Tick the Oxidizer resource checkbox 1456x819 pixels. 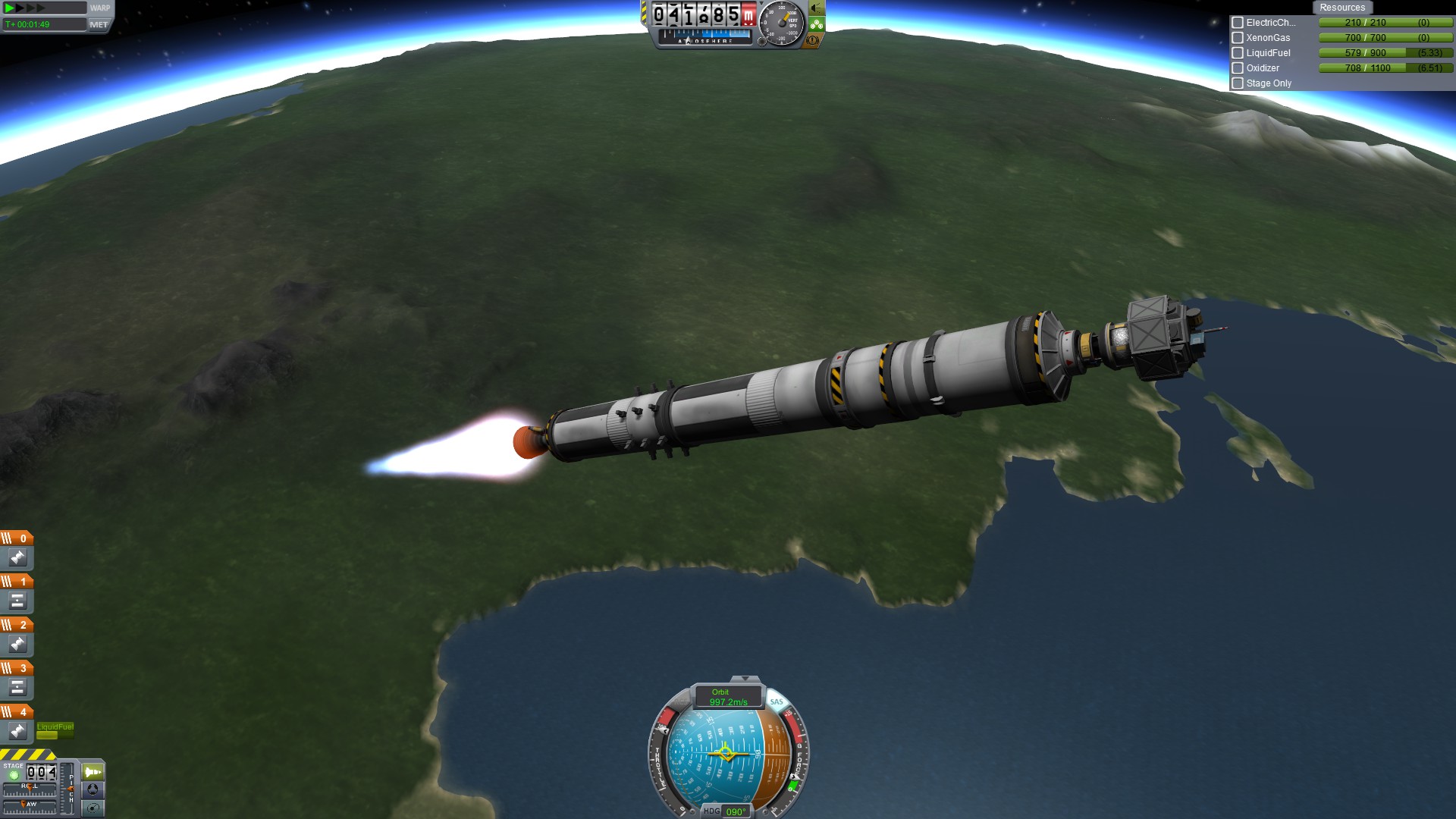(x=1238, y=68)
